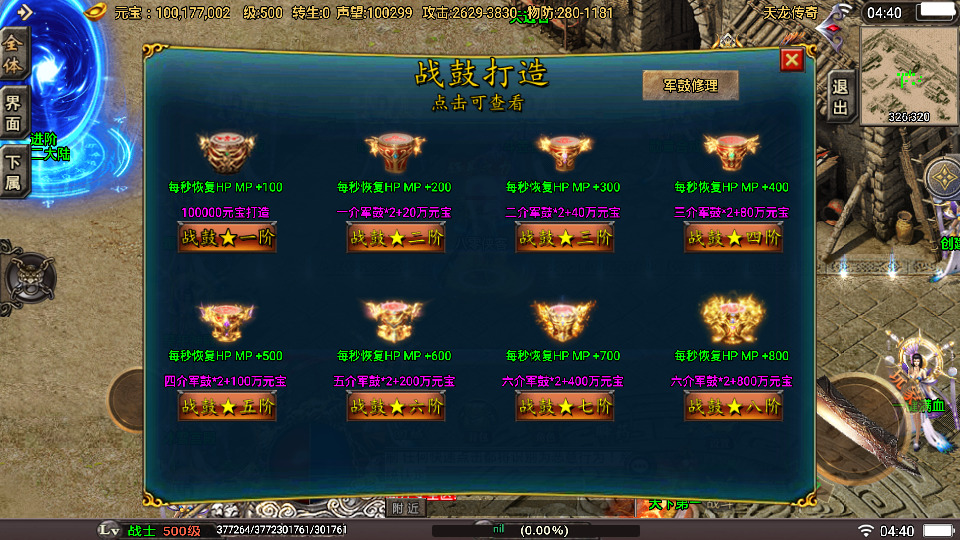Choose the 战鼓★三阶 button

pos(564,238)
